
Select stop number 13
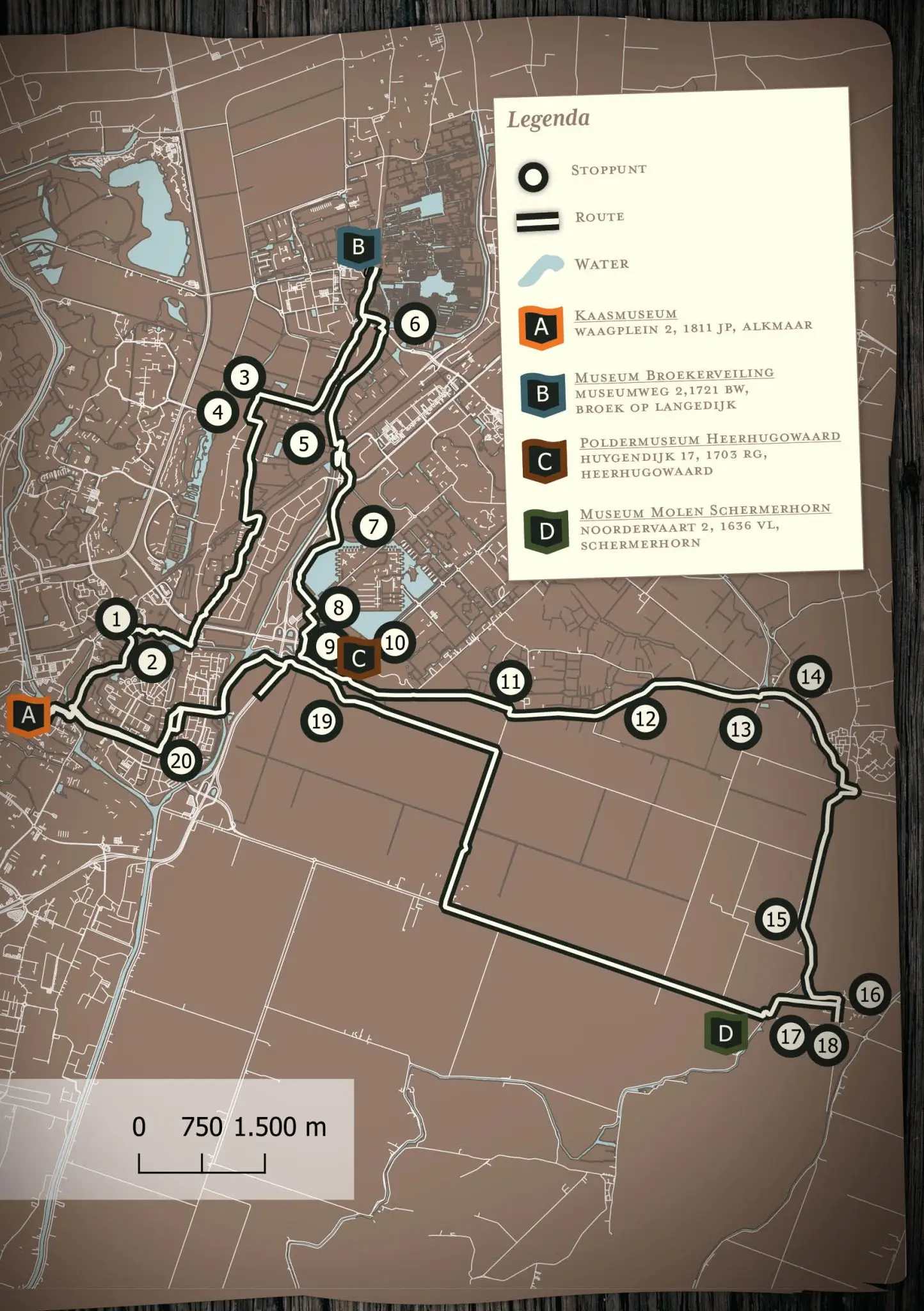click(x=740, y=729)
